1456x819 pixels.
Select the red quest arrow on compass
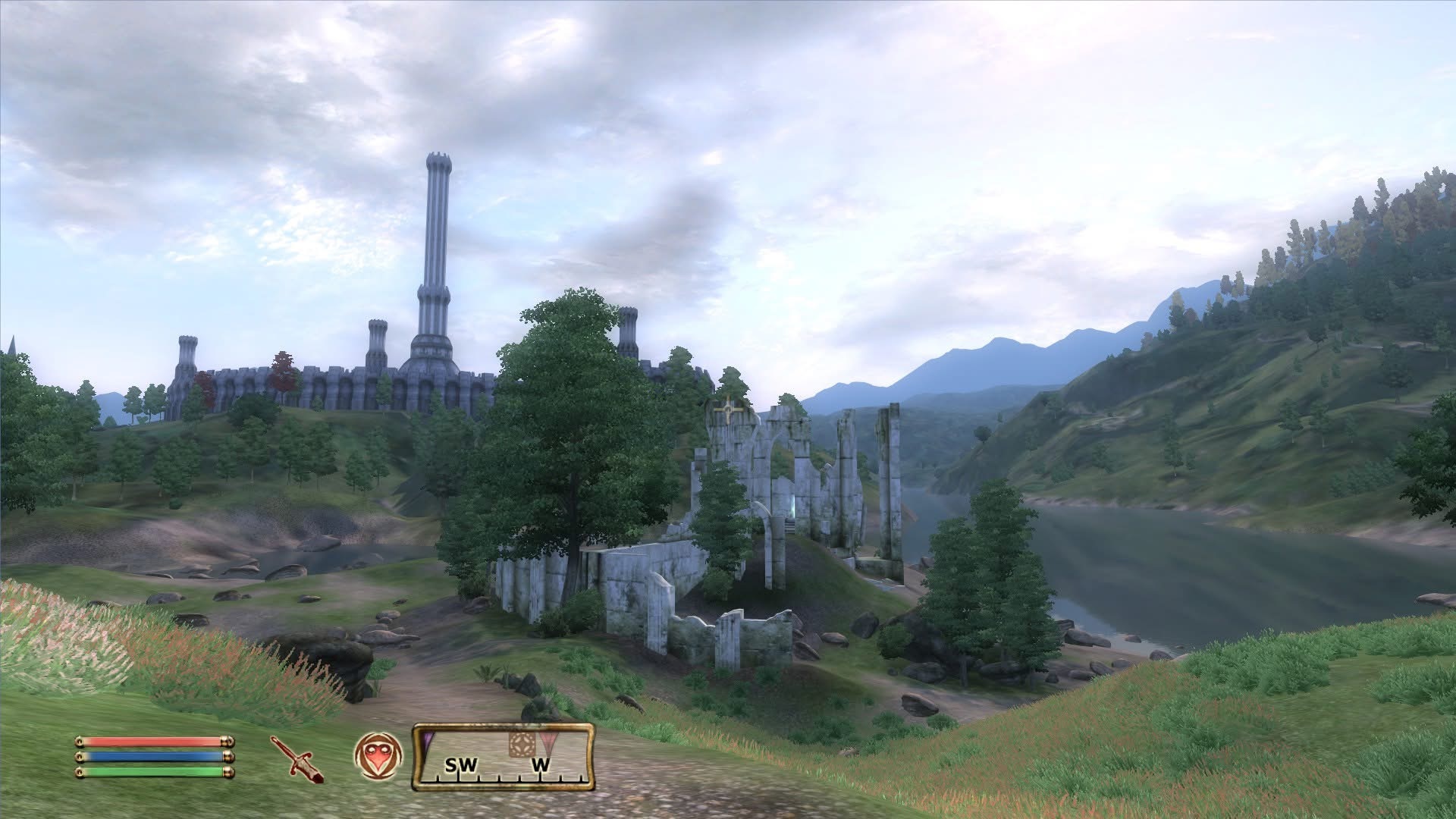[547, 744]
